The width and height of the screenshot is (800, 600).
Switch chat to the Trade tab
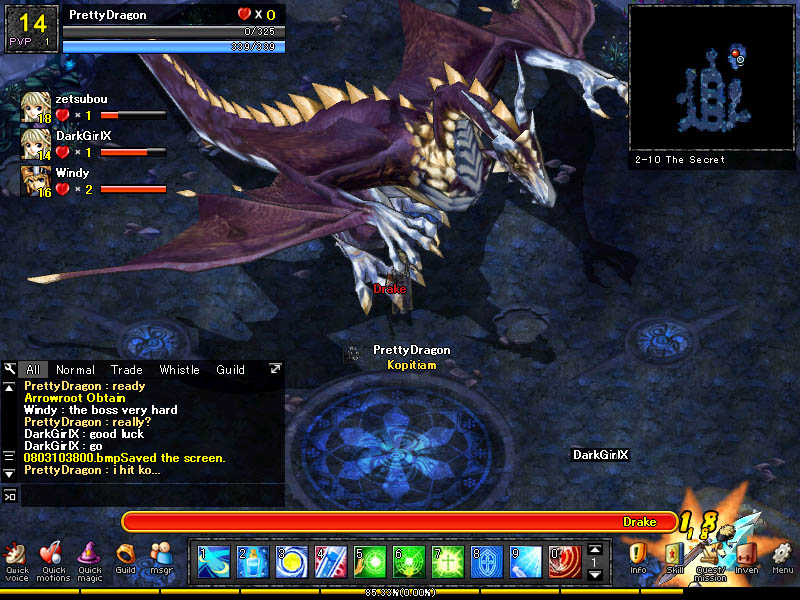(126, 370)
